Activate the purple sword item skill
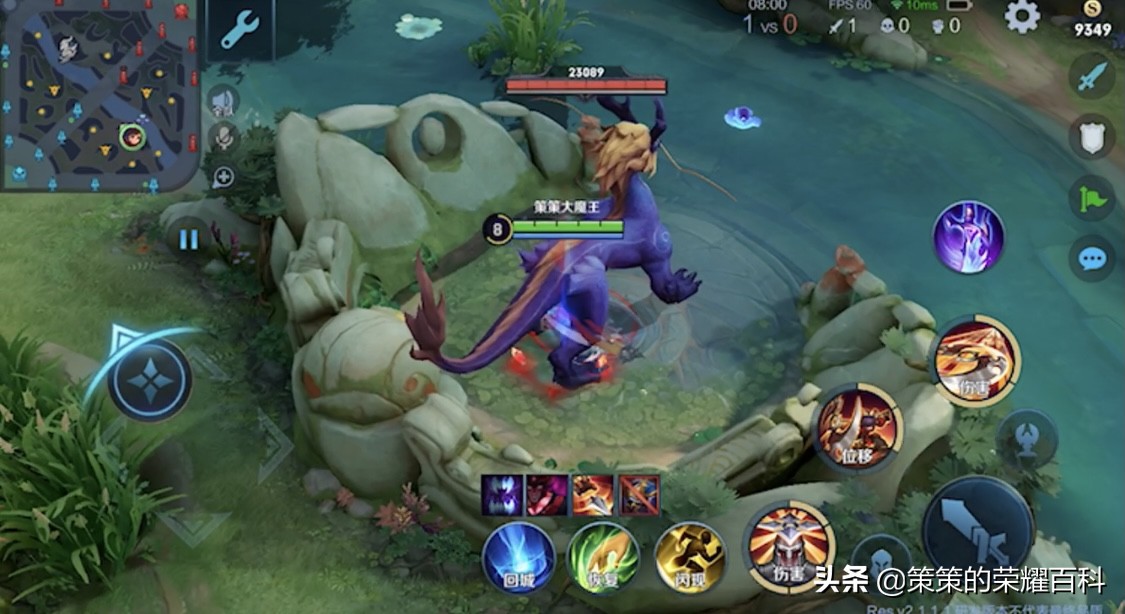The image size is (1125, 614). tap(968, 237)
